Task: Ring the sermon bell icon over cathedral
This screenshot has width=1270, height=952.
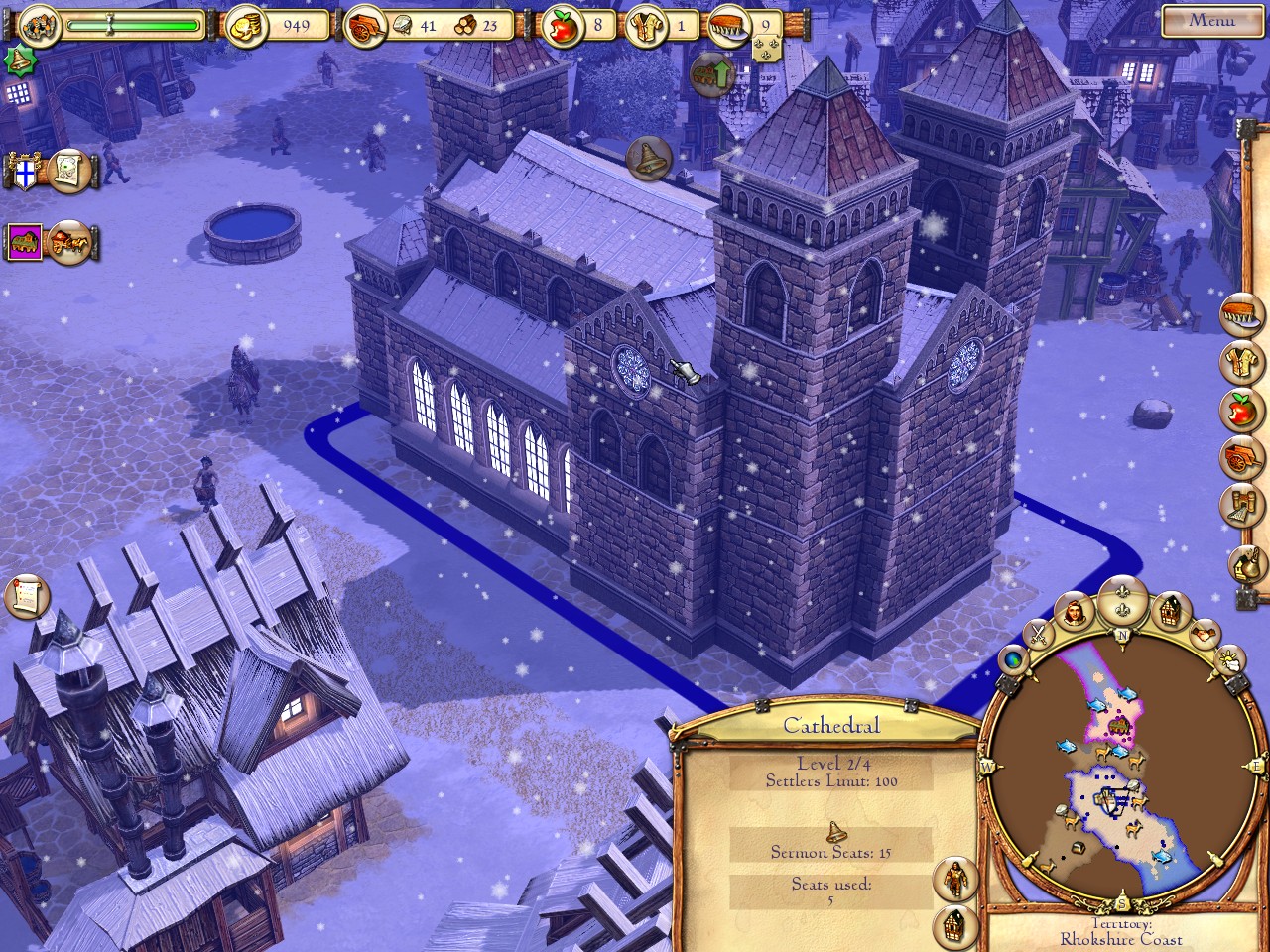Action: pyautogui.click(x=649, y=157)
